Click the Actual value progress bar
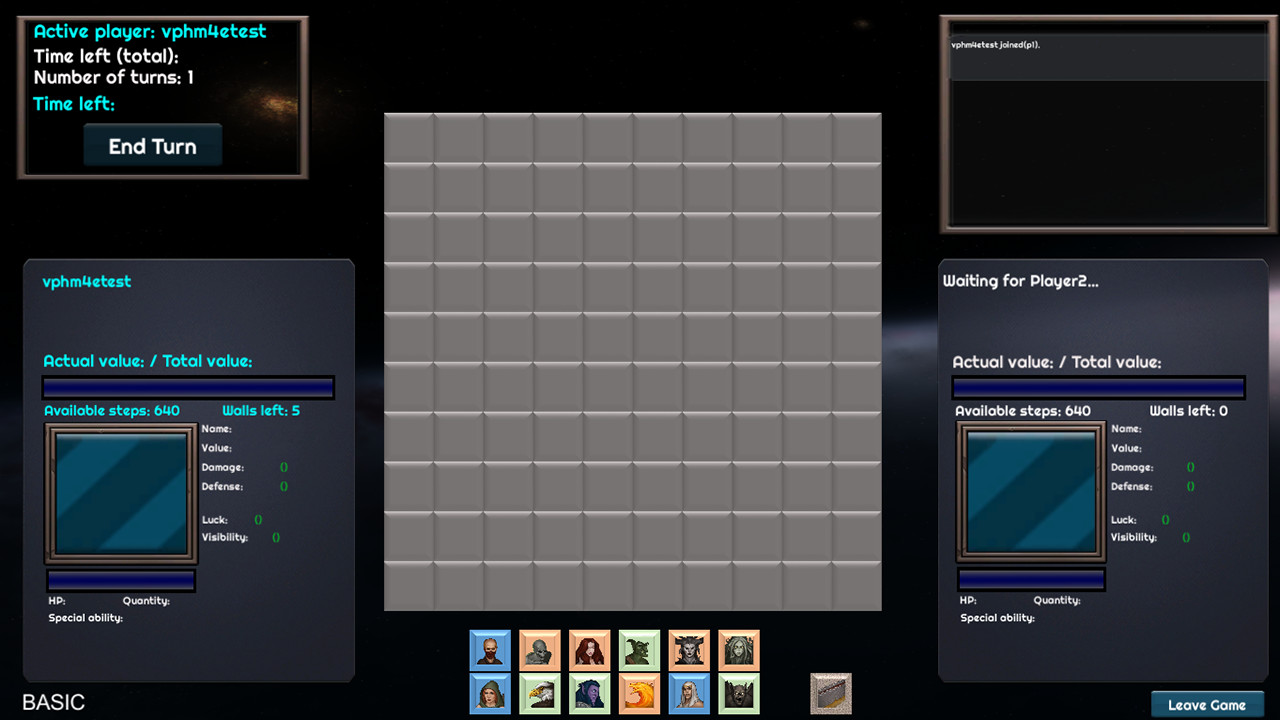The width and height of the screenshot is (1280, 720). 188,387
